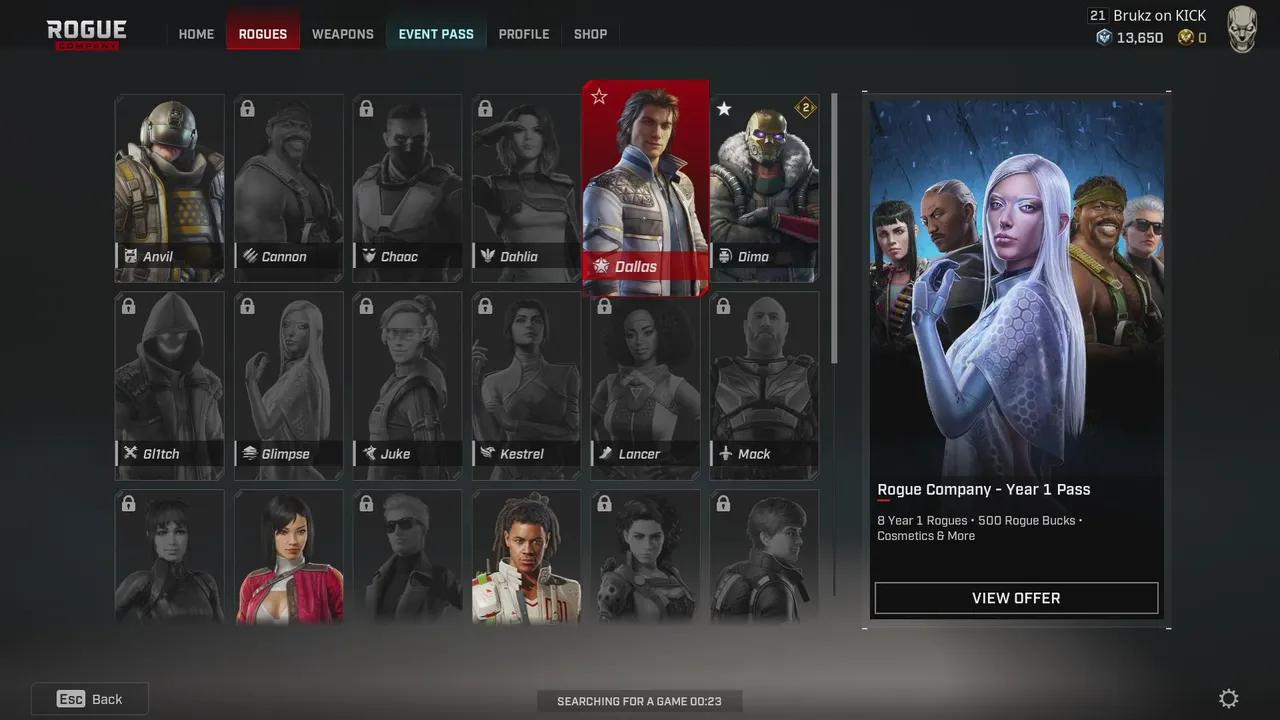Click the gold Reputation coin icon
Image resolution: width=1280 pixels, height=720 pixels.
[x=1184, y=38]
